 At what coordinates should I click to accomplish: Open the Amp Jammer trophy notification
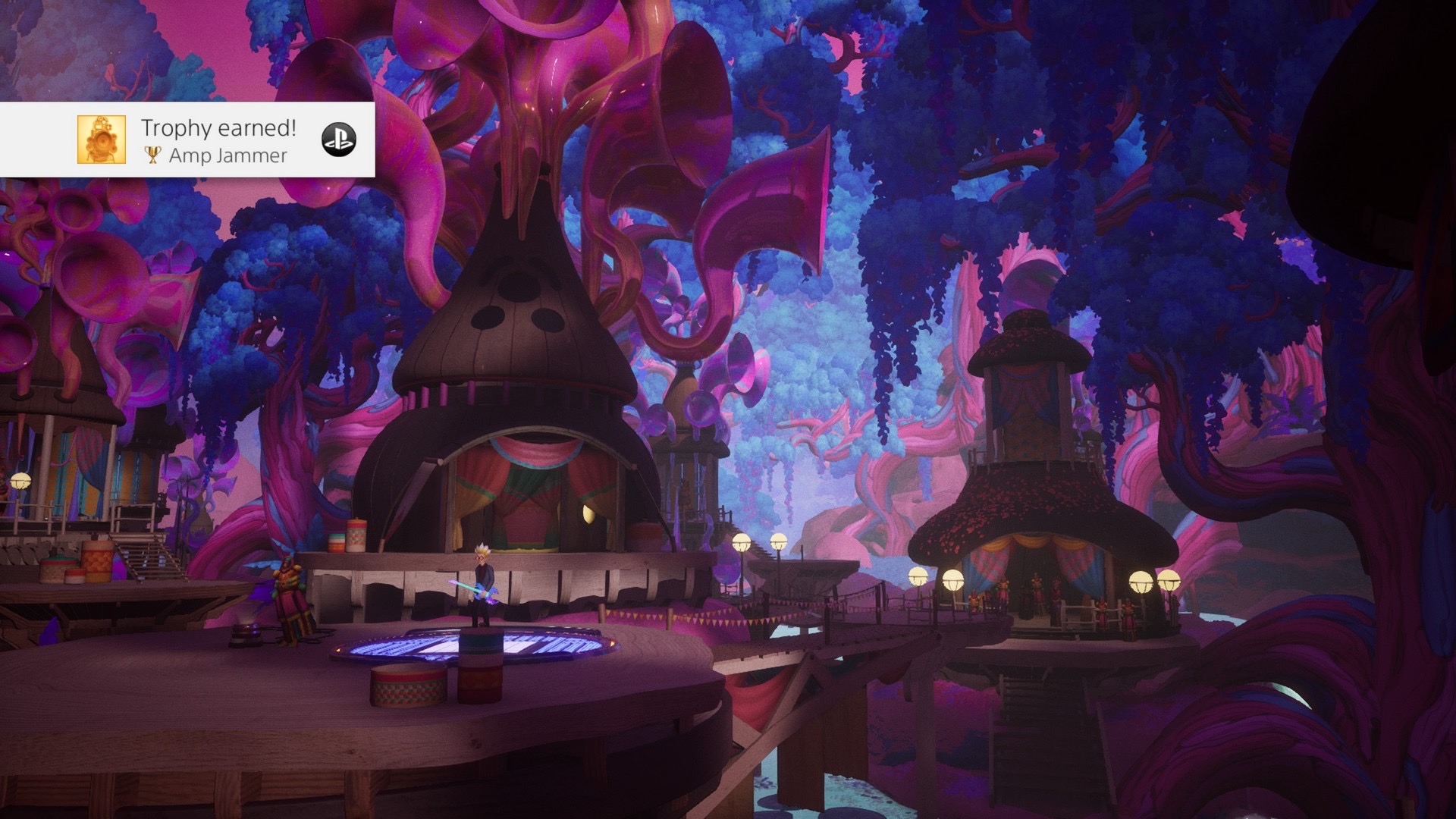[x=218, y=140]
